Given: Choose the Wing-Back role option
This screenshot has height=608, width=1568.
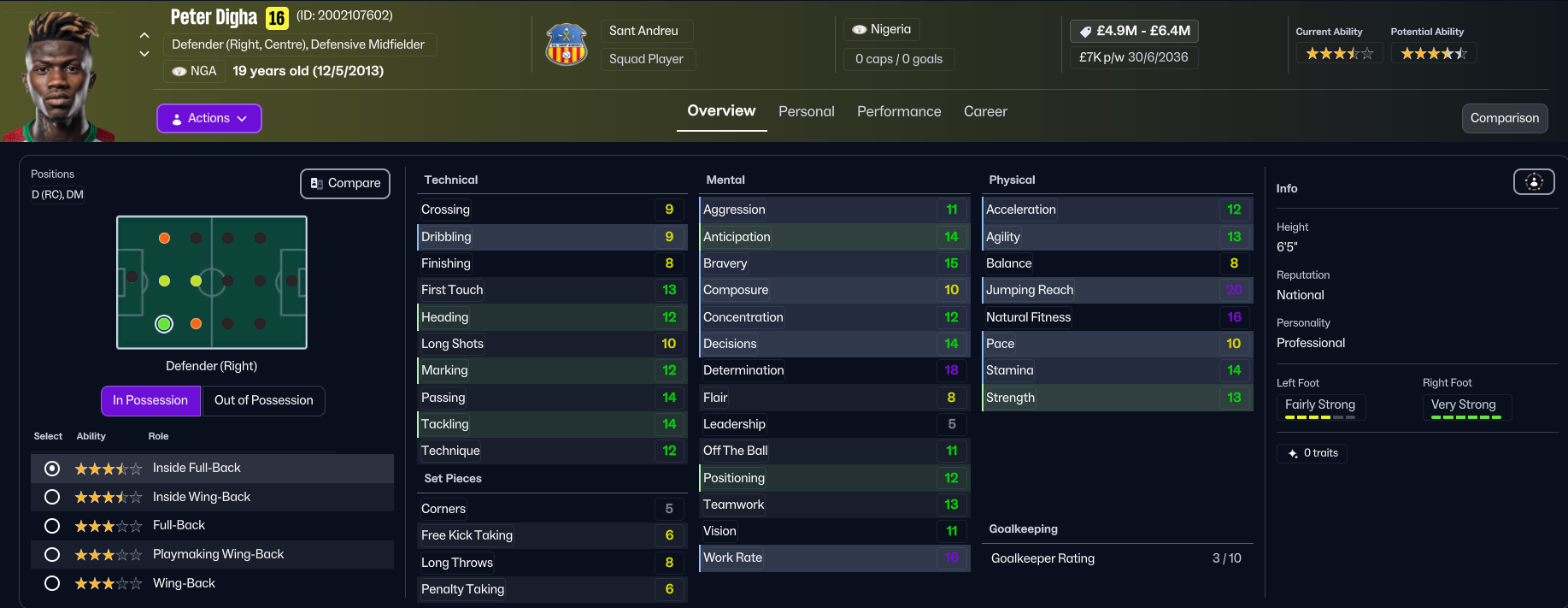Looking at the screenshot, I should pos(52,583).
